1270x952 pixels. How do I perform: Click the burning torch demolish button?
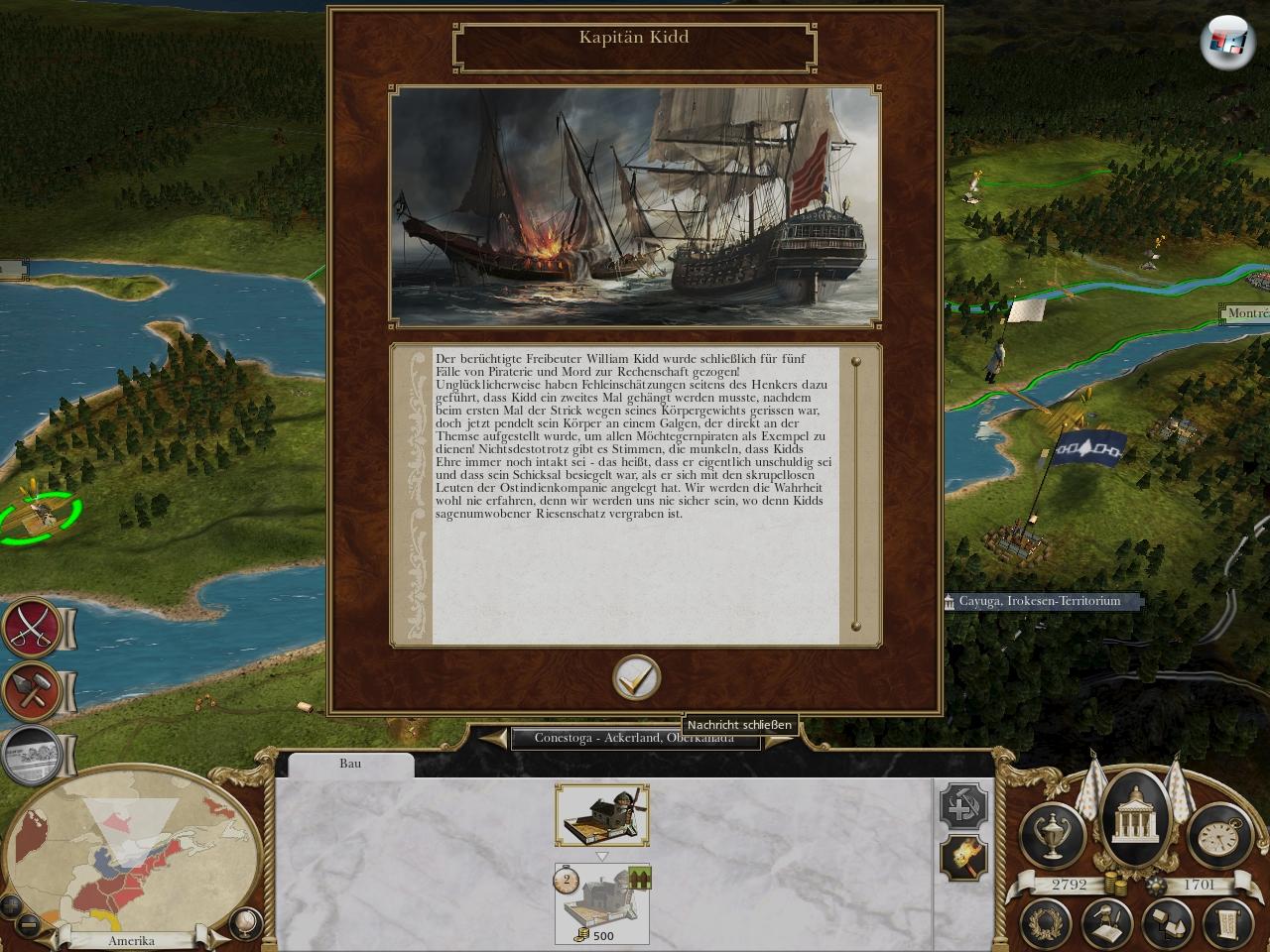click(x=963, y=856)
